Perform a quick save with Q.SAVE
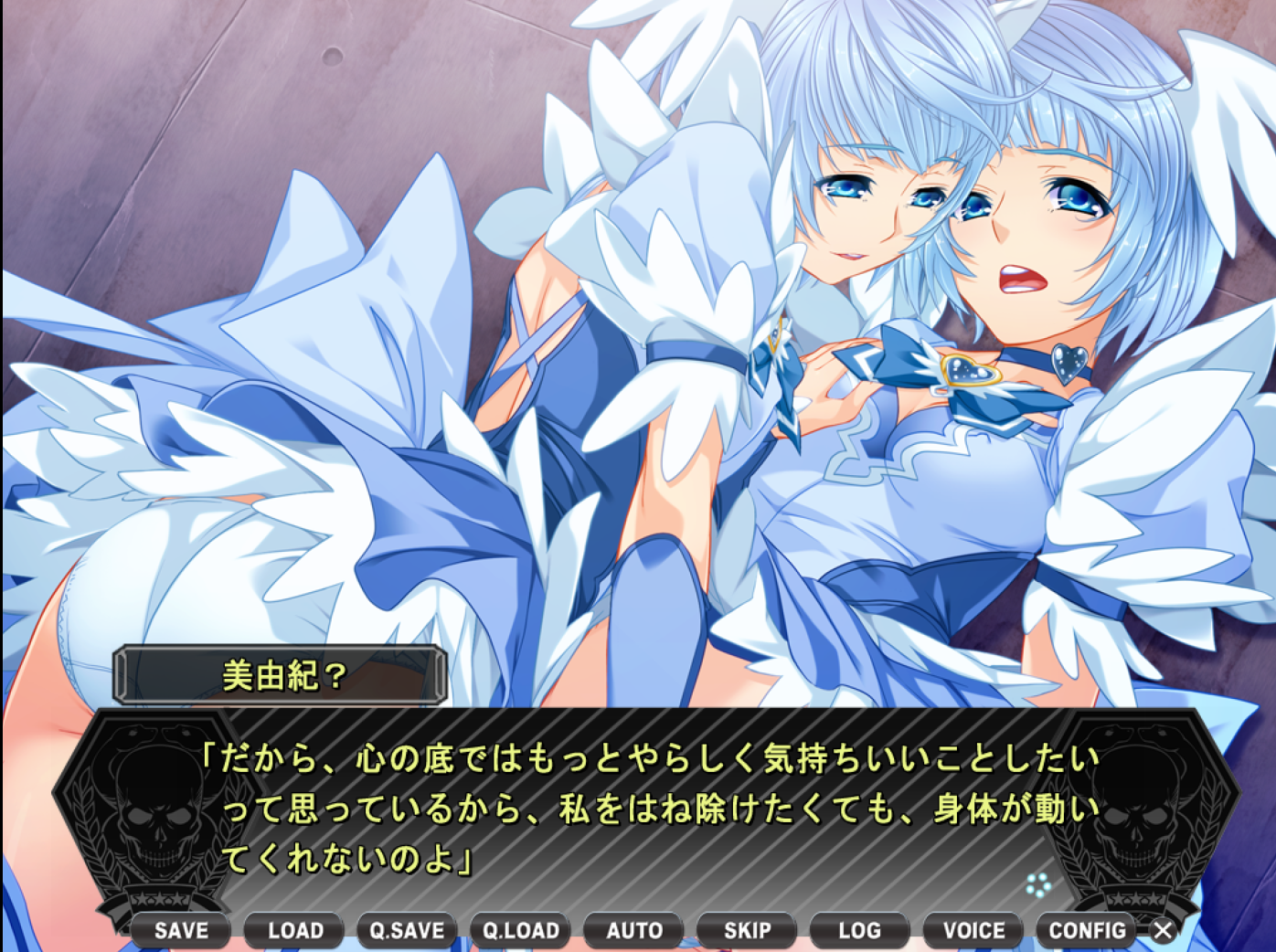This screenshot has width=1276, height=952. click(407, 930)
